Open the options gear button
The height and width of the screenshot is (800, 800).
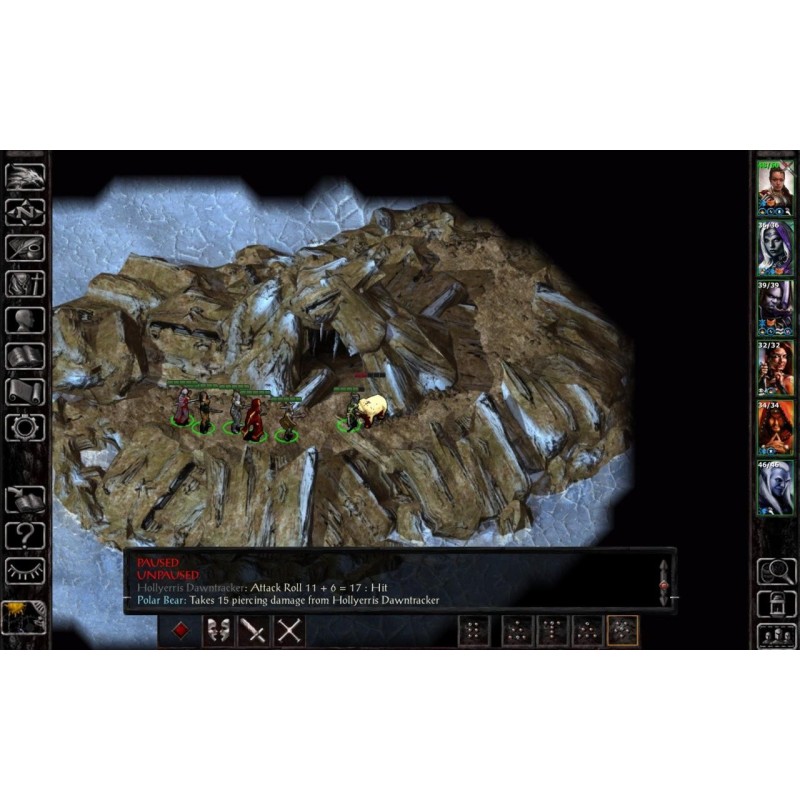pos(25,428)
